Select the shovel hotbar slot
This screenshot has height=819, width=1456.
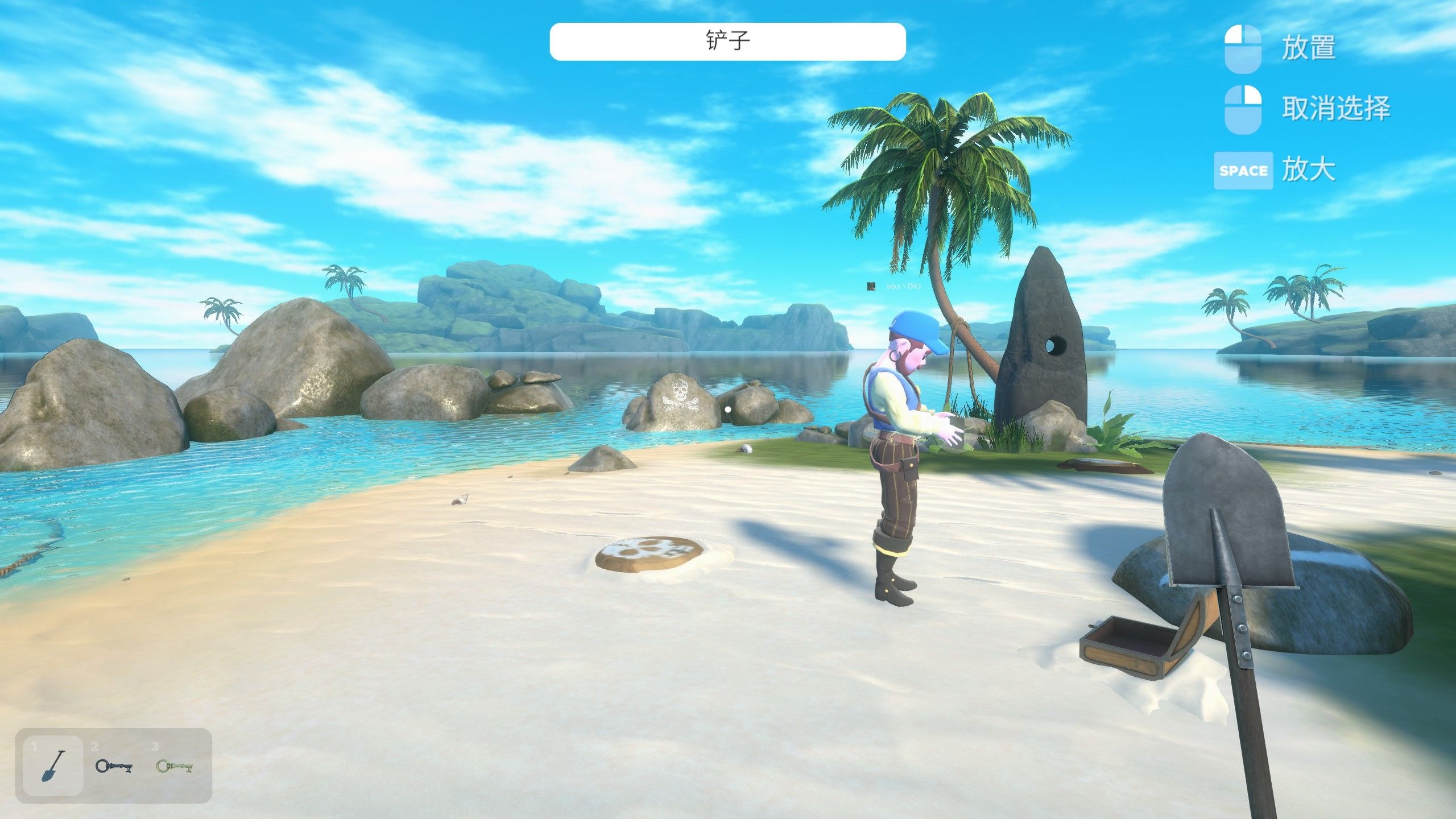(x=53, y=766)
